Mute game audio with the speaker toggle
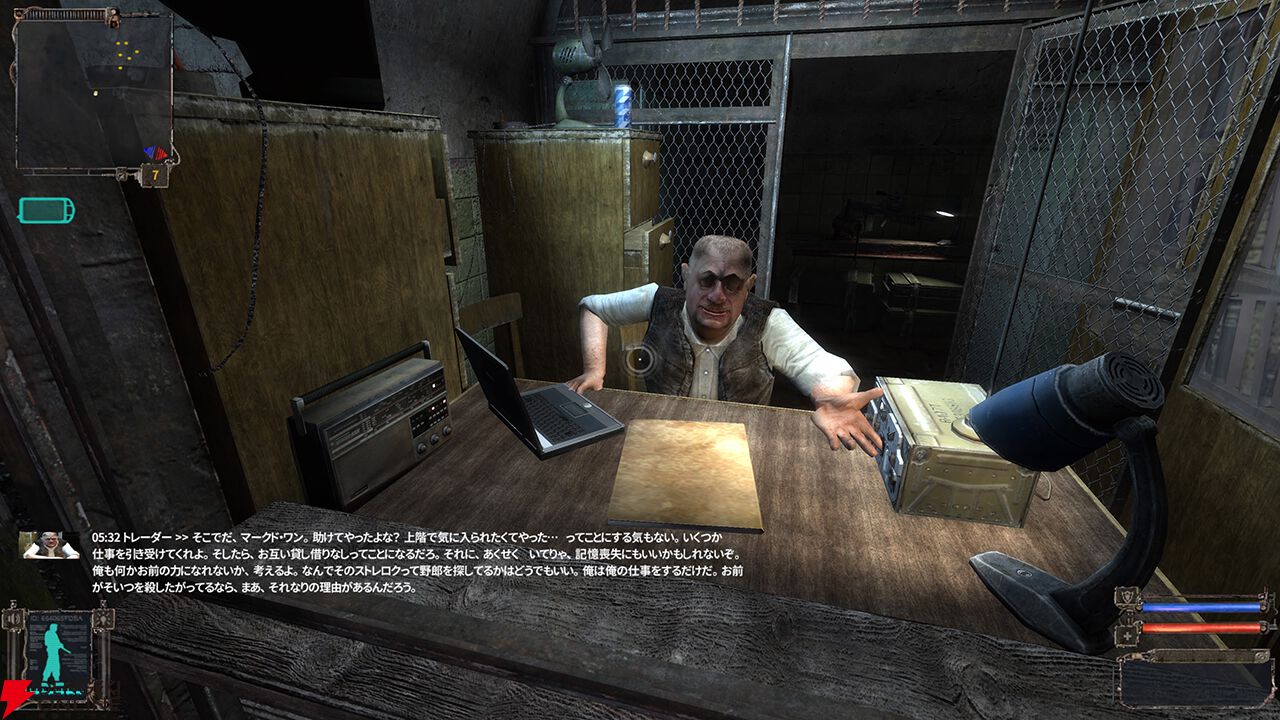This screenshot has height=720, width=1280. click(x=12, y=619)
